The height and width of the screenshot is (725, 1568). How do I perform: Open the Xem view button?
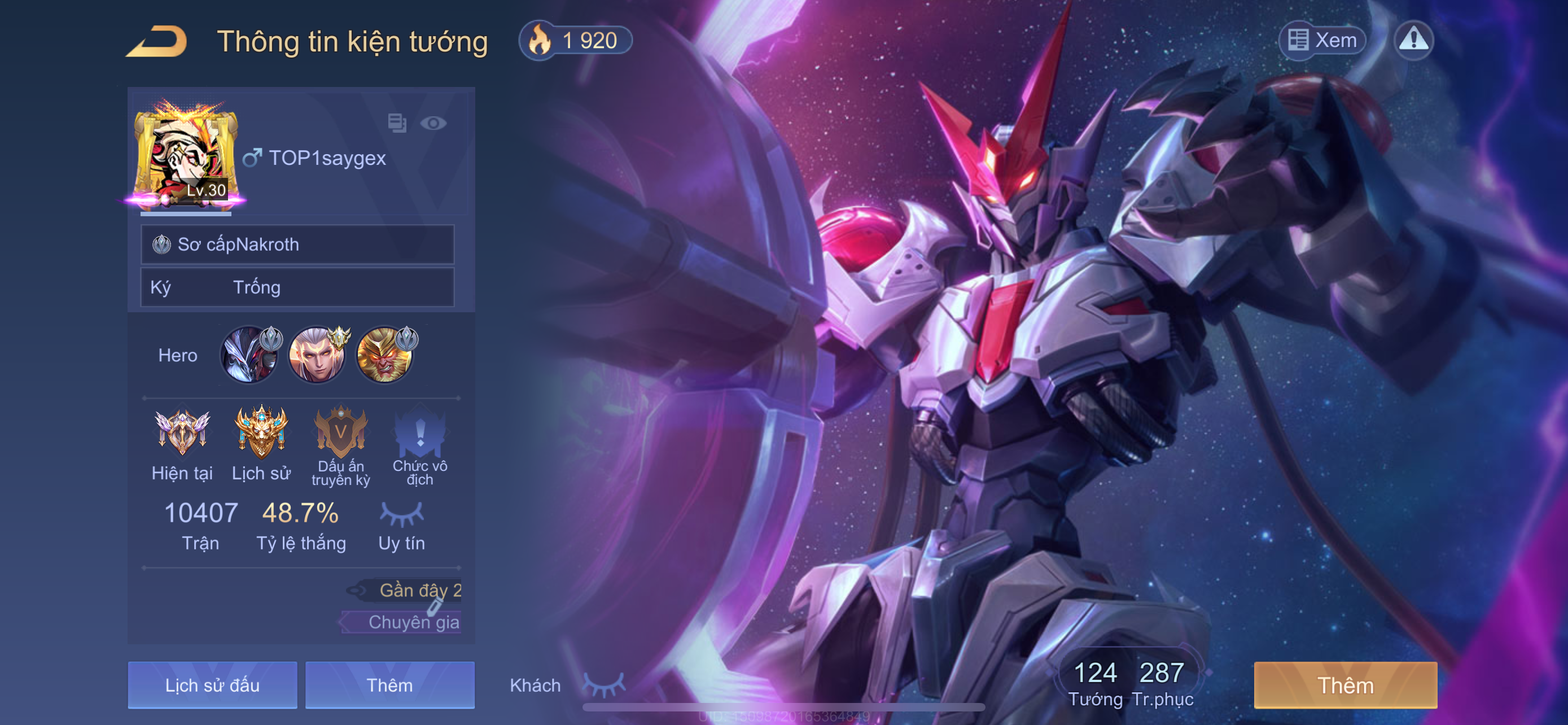[x=1322, y=40]
